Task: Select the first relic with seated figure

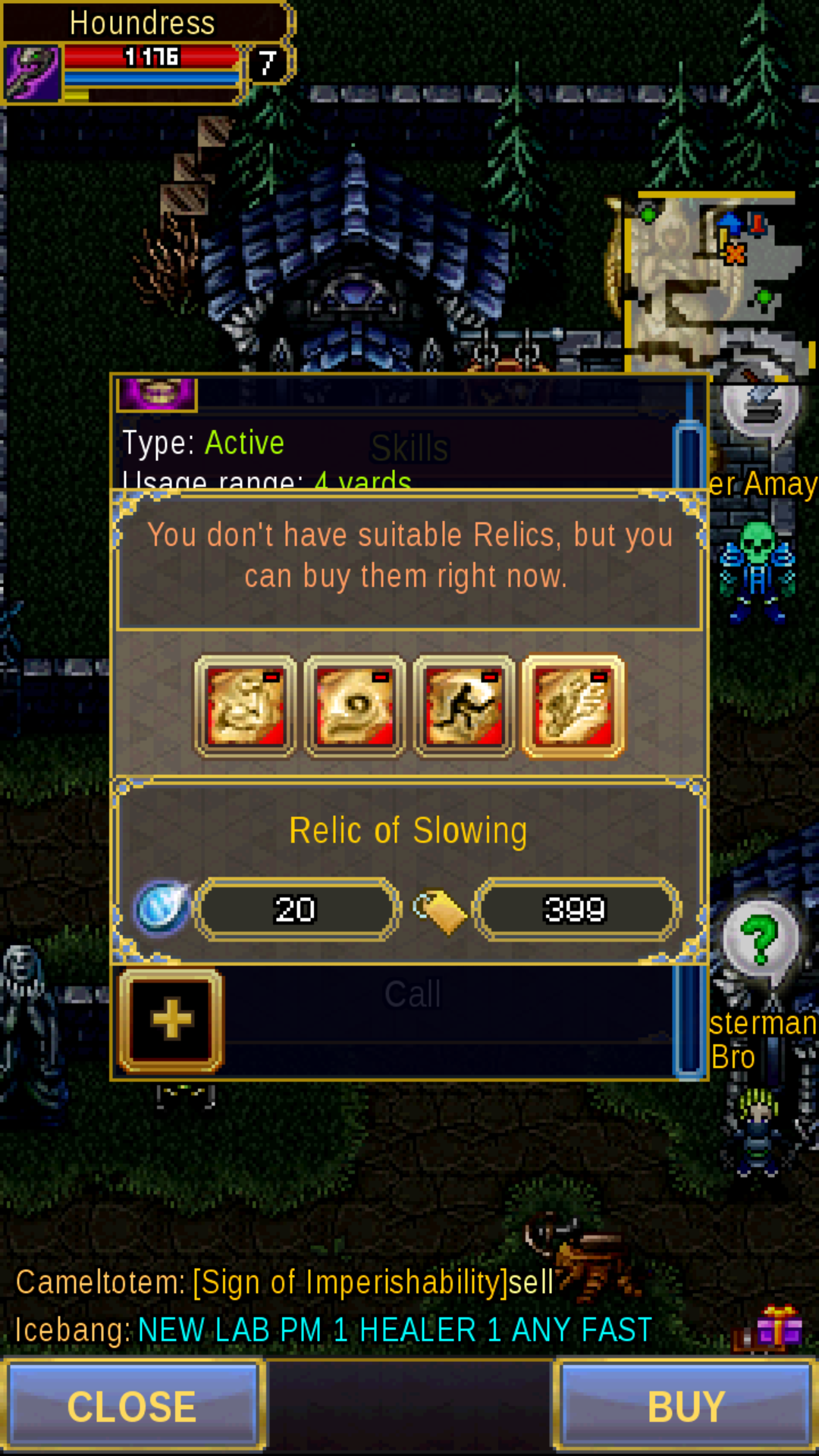Action: point(245,707)
